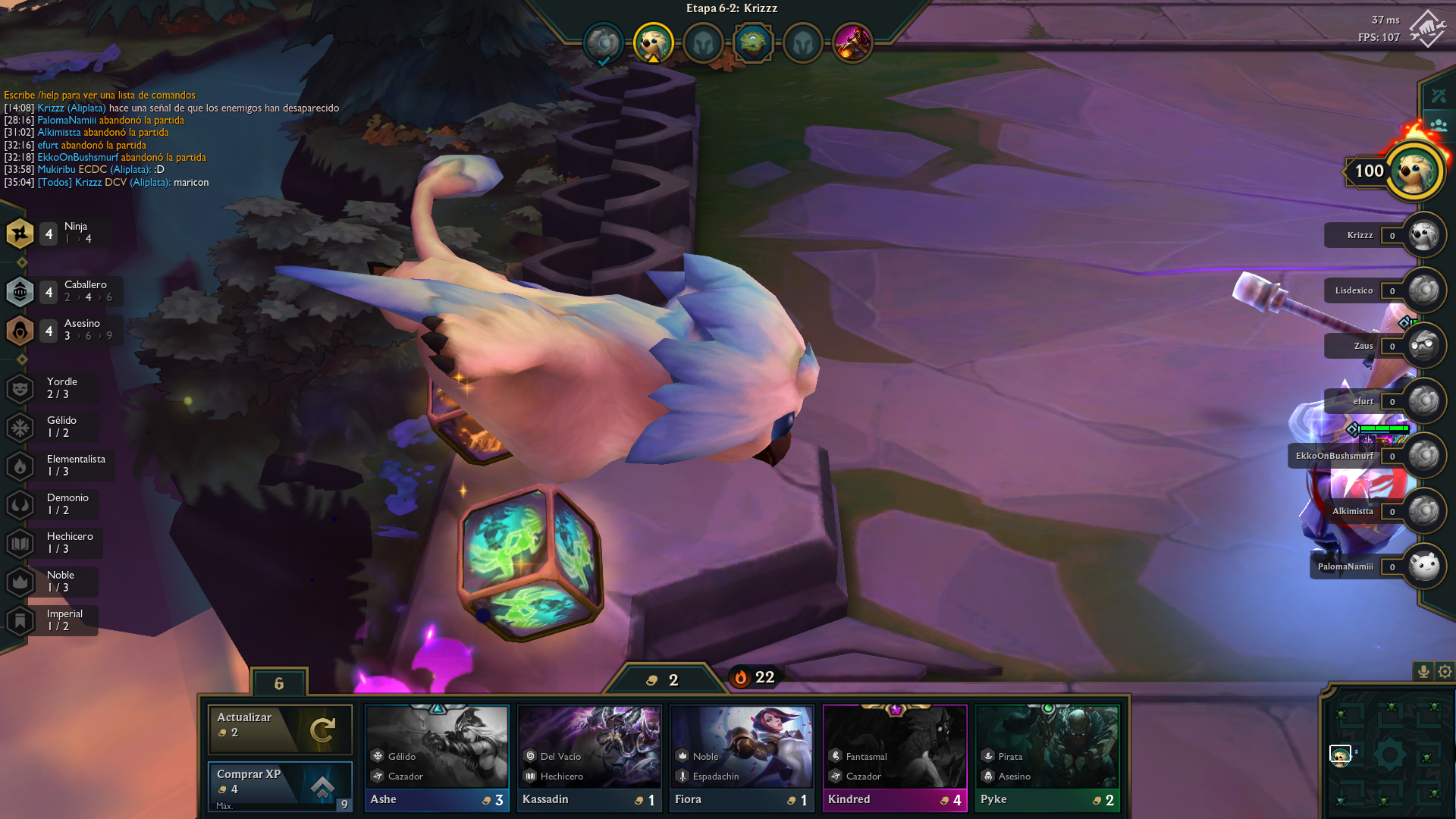
Task: Purchase Ashe from the shop
Action: 437,758
